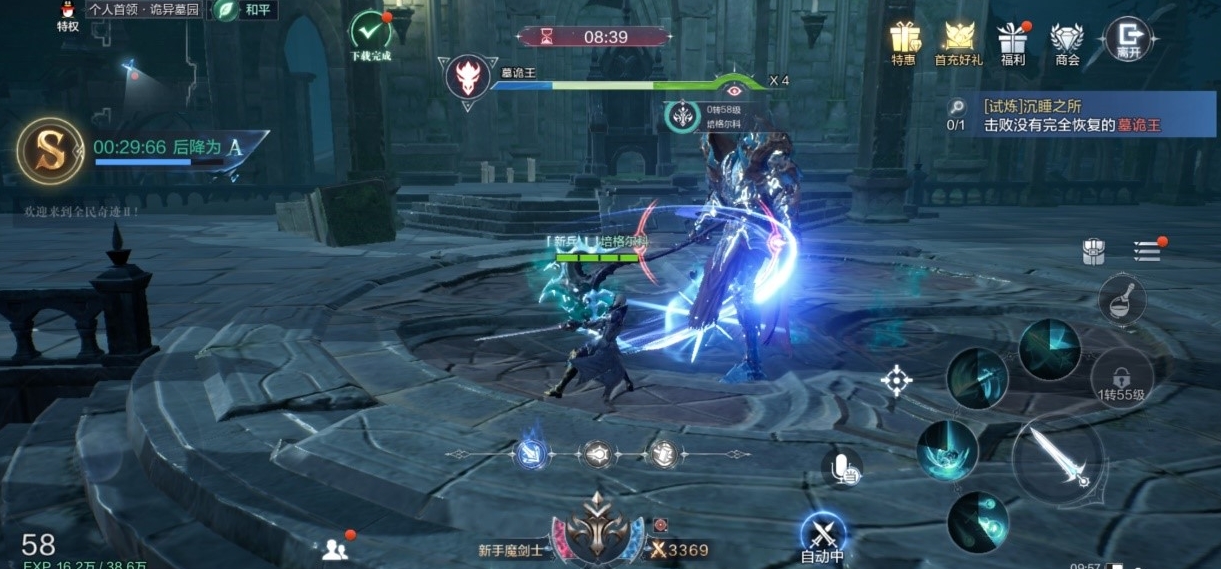
Task: Open the 首充好礼 first recharge reward
Action: point(958,41)
